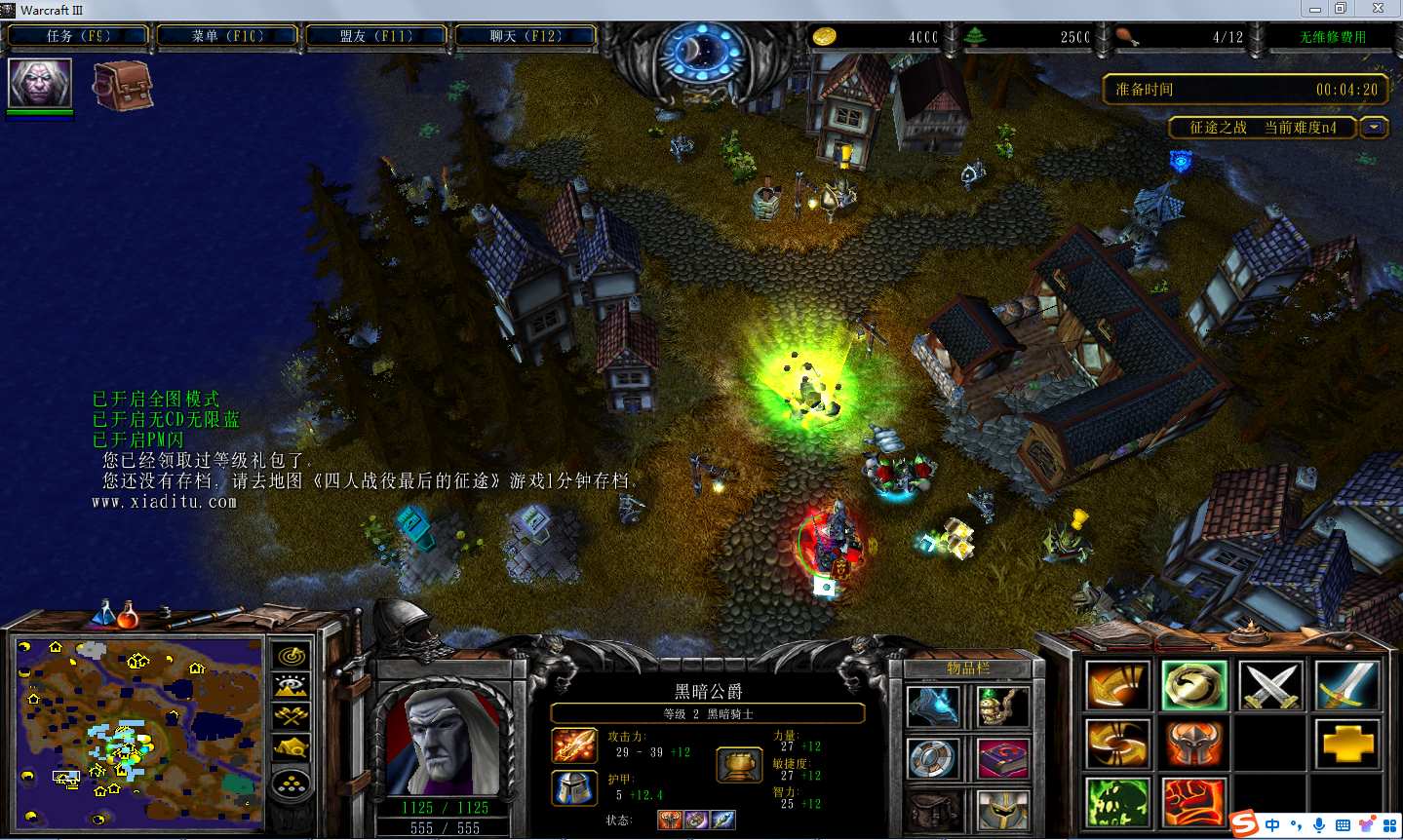Open the 盟友 (F11) allies panel

click(x=375, y=36)
